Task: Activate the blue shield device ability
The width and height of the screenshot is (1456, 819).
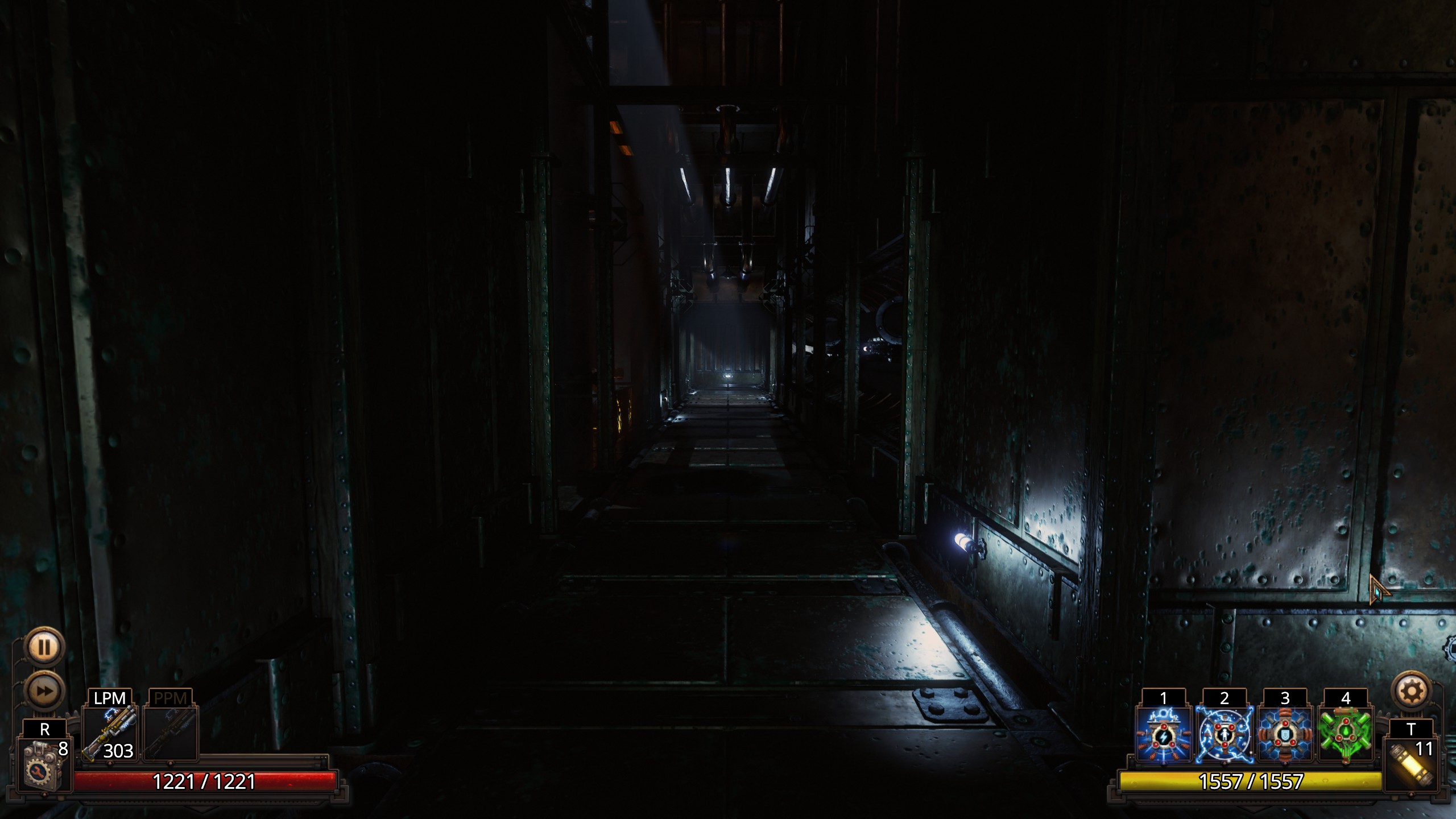Action: [x=1285, y=734]
